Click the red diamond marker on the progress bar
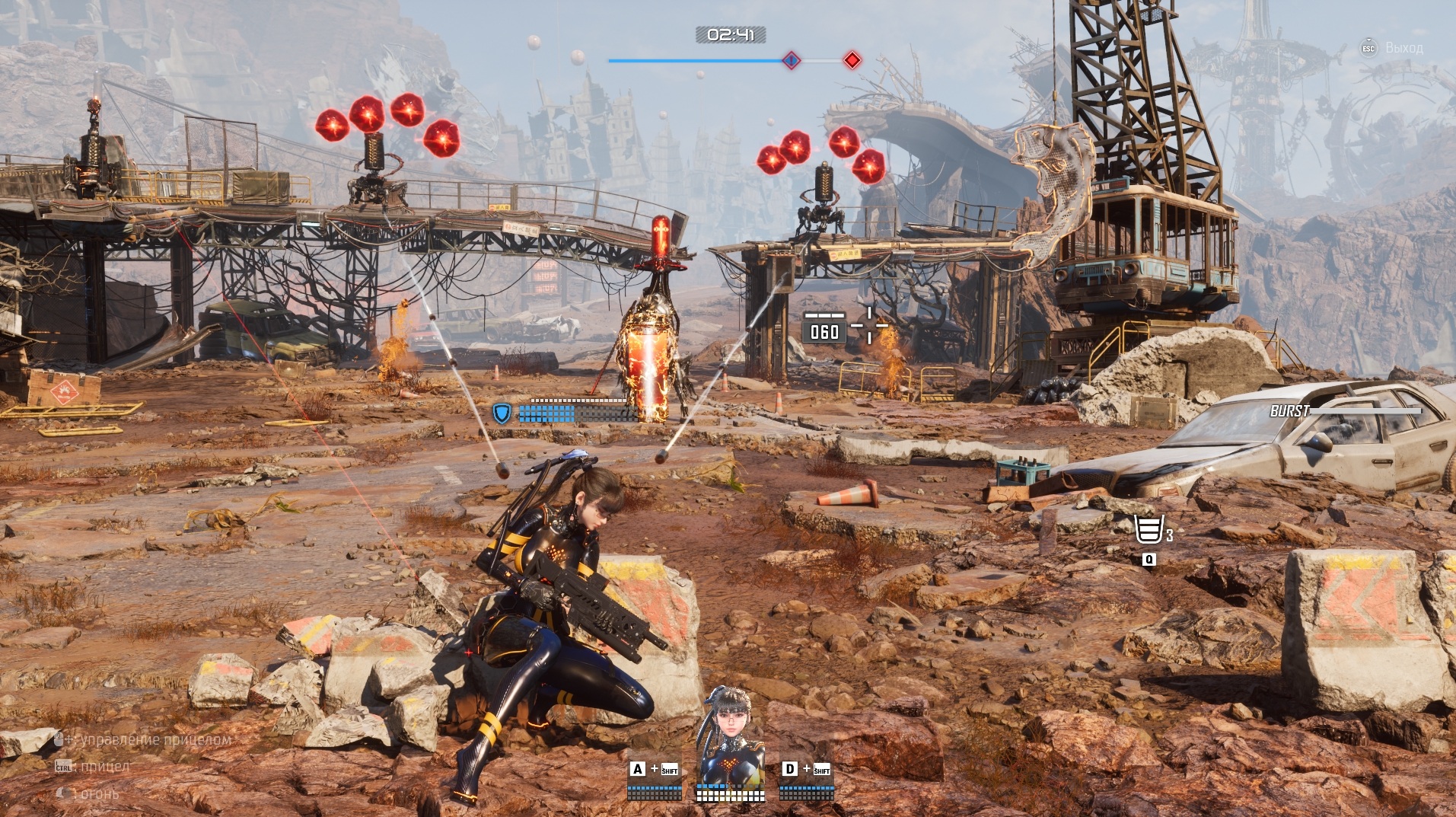This screenshot has width=1456, height=817. [x=852, y=60]
